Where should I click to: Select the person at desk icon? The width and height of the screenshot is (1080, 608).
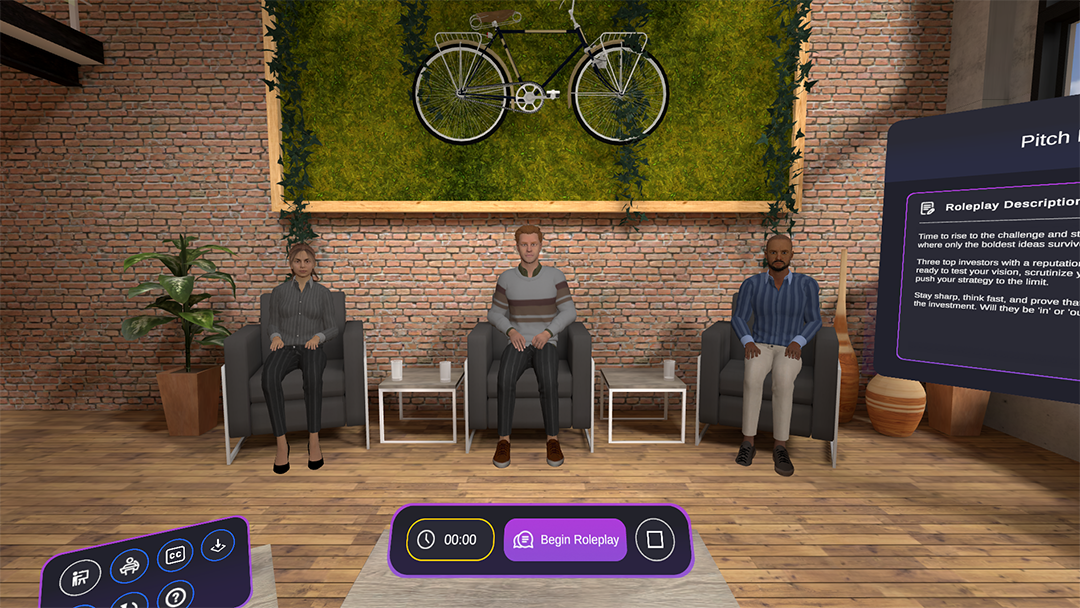[129, 567]
